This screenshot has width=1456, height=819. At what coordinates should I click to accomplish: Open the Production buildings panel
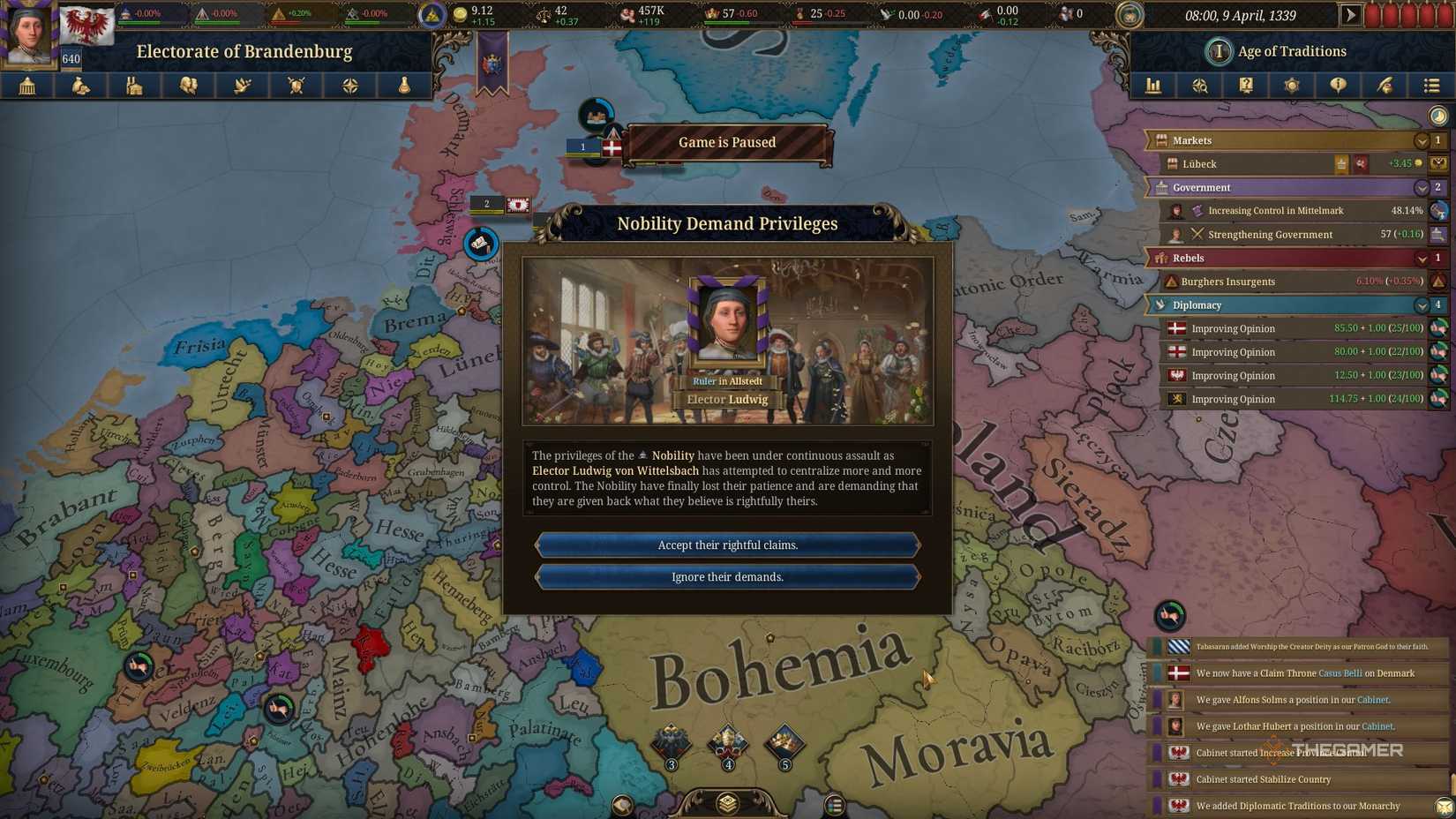tap(134, 86)
